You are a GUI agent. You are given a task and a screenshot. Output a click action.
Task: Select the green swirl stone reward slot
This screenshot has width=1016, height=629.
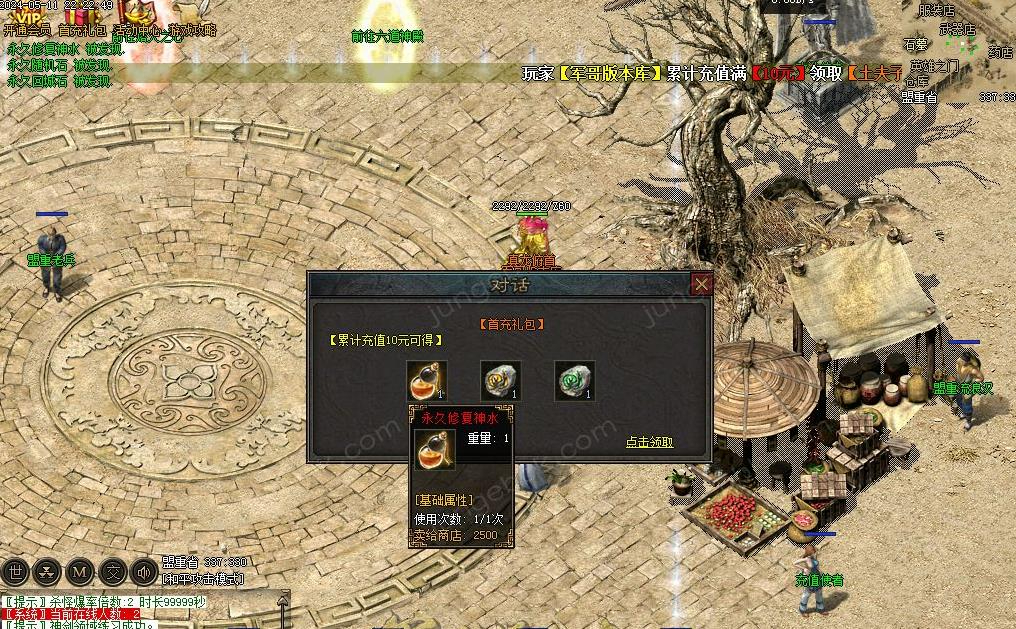(x=575, y=381)
